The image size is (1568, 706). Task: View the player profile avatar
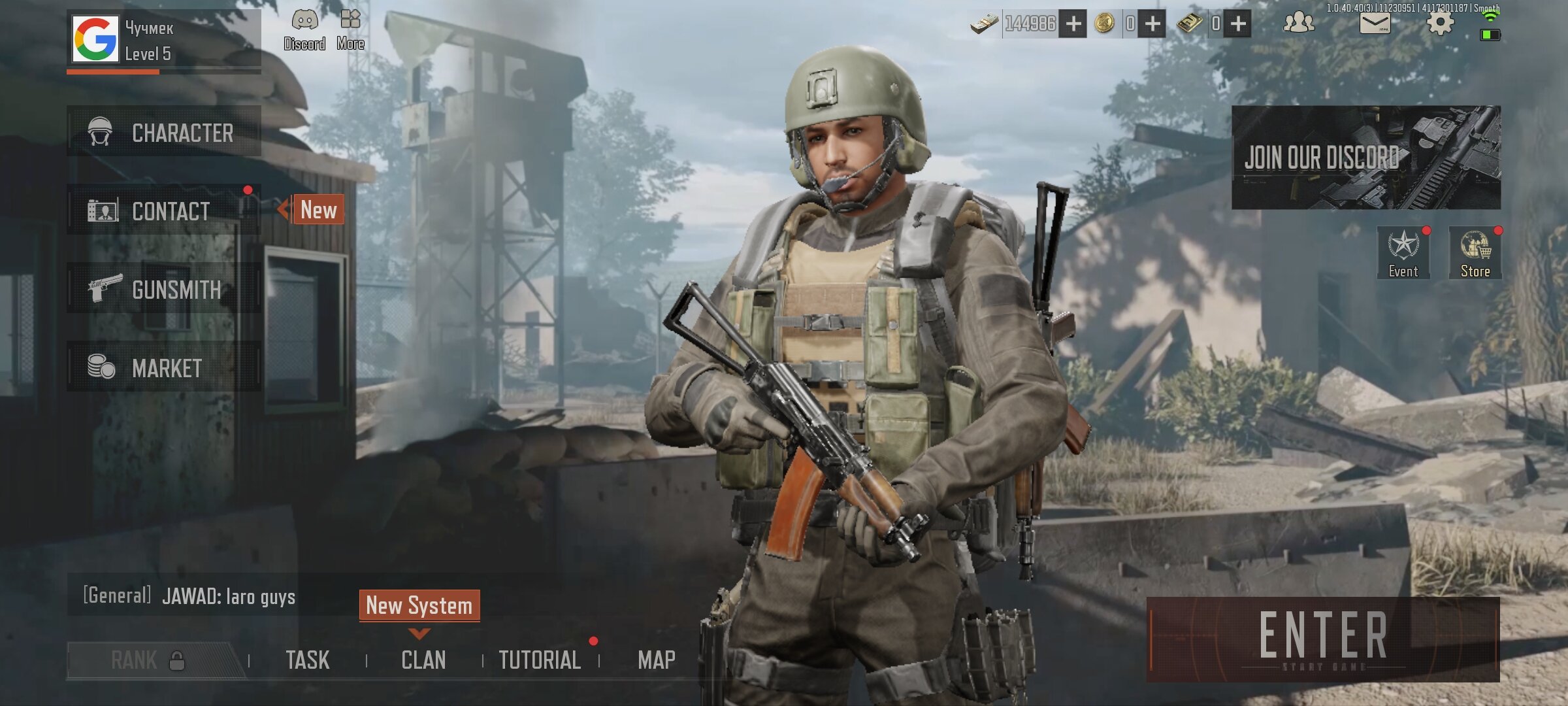click(95, 39)
